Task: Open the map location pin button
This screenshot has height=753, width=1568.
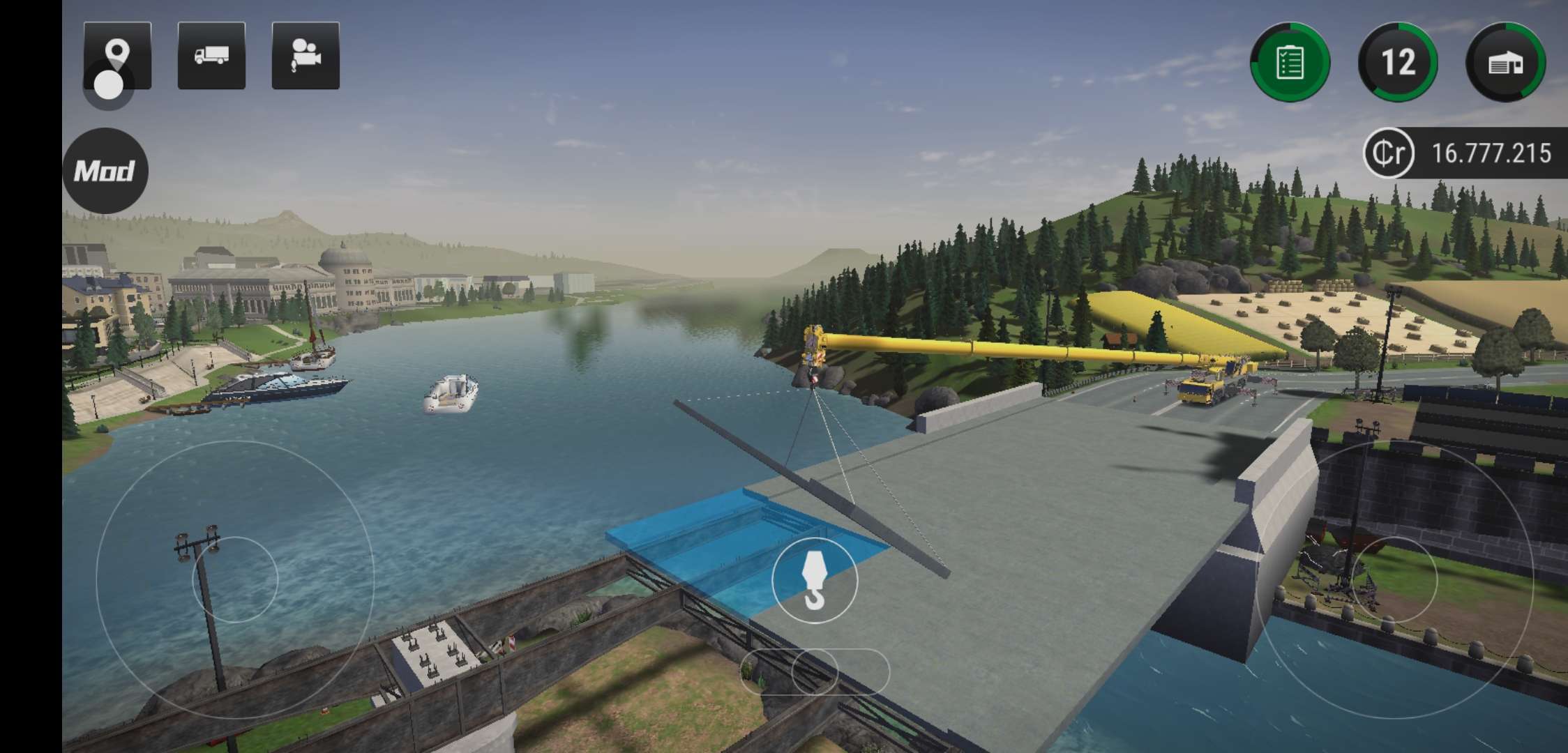Action: pyautogui.click(x=117, y=56)
